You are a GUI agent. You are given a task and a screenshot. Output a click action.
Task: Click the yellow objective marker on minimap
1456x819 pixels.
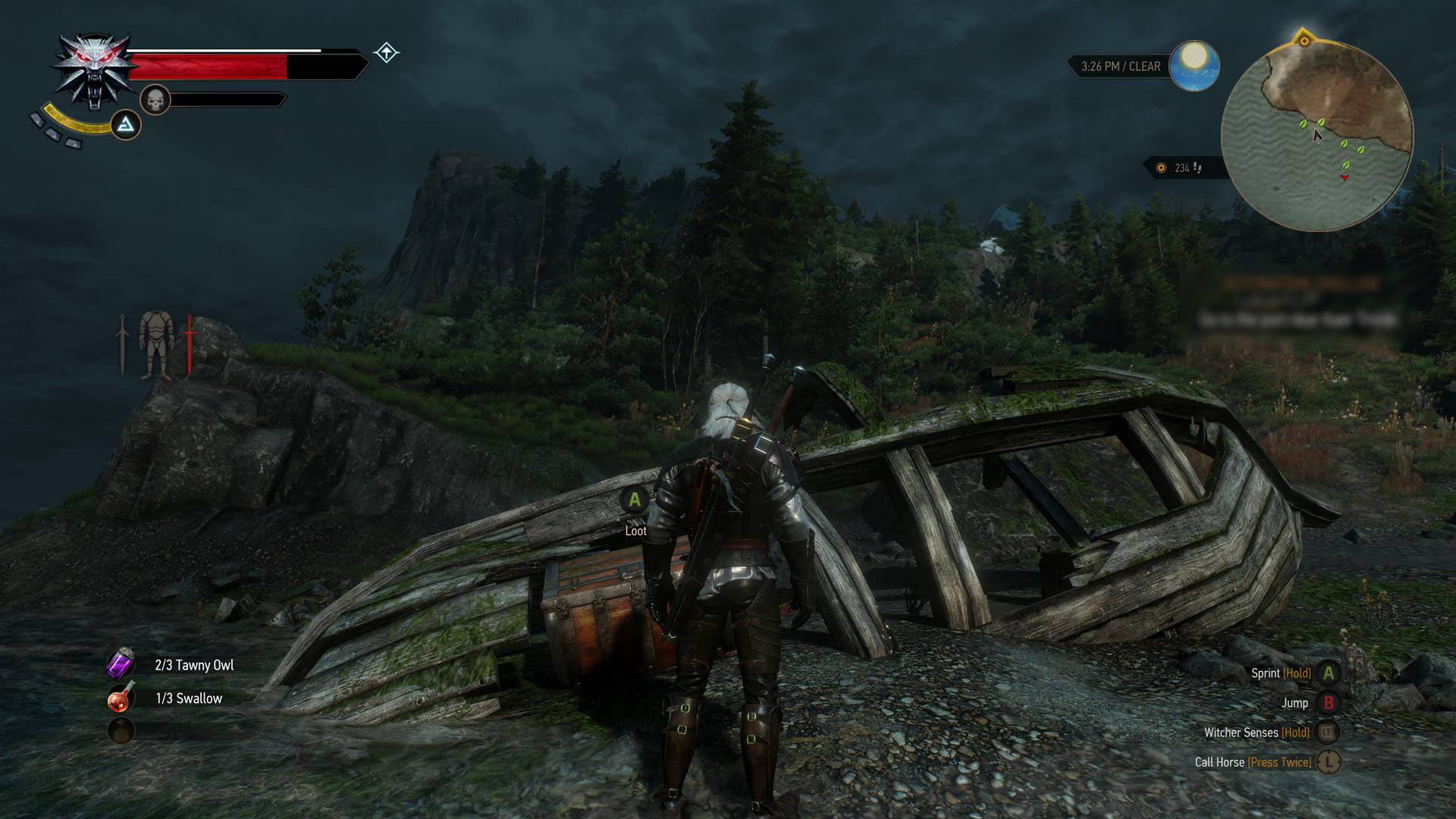tap(1304, 40)
